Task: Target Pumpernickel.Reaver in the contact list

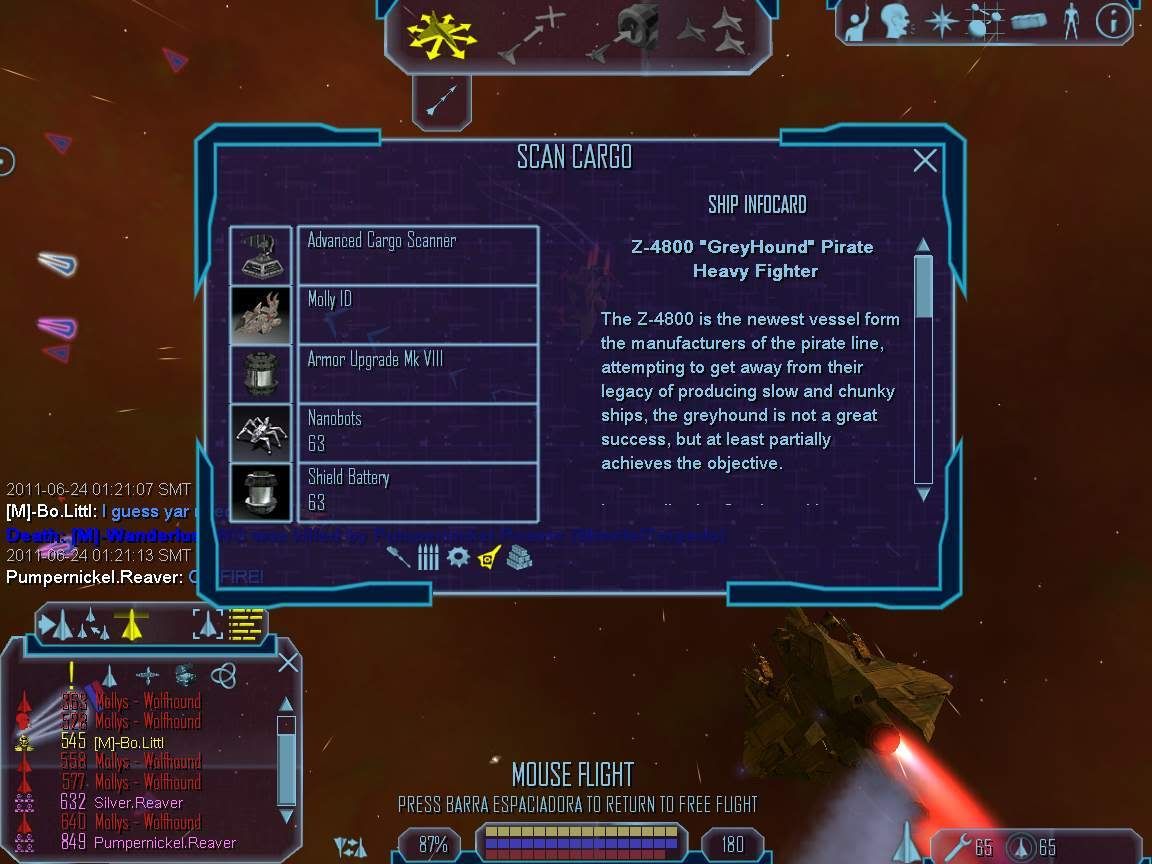Action: pos(165,842)
